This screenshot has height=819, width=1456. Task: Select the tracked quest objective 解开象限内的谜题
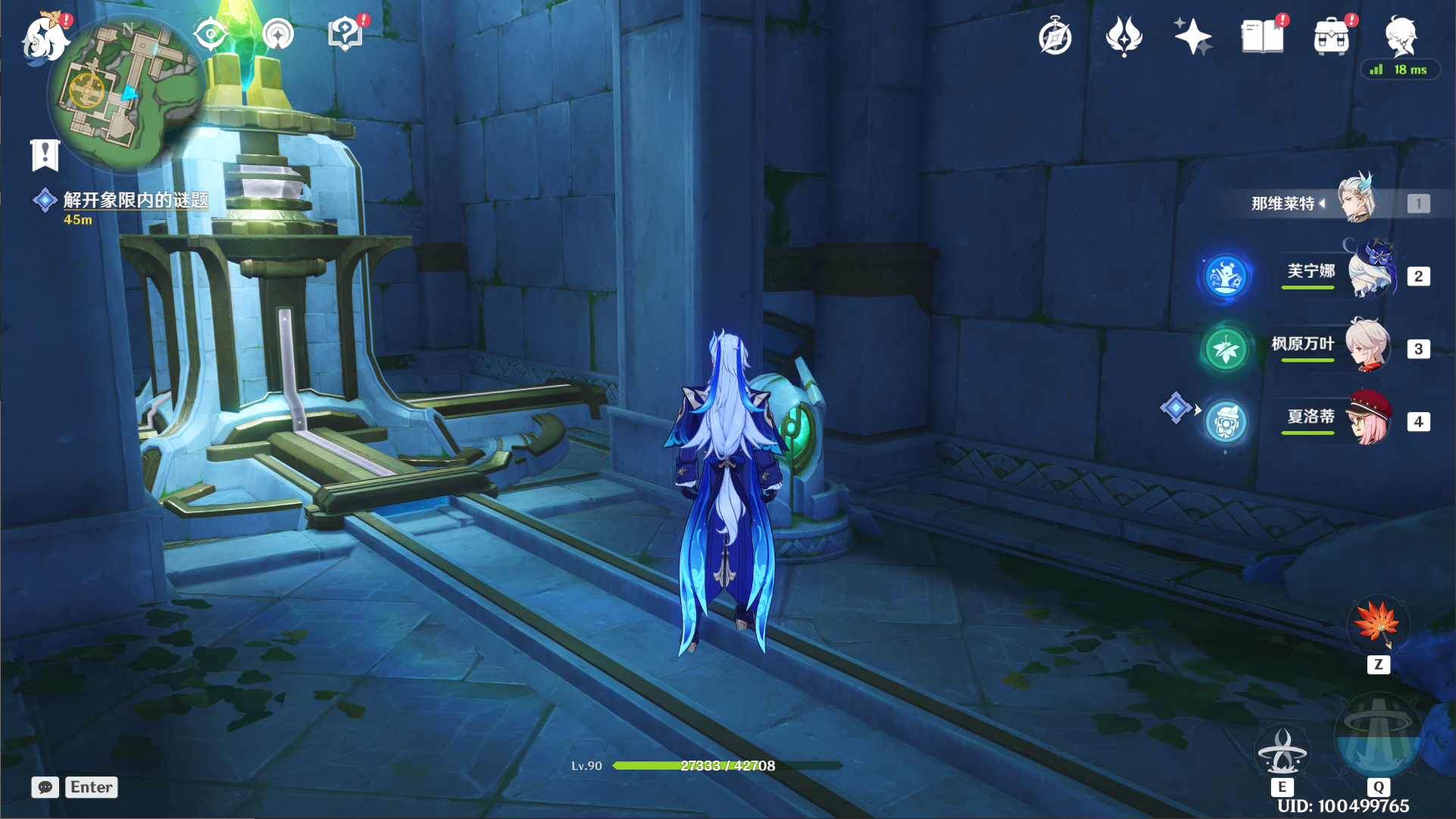pos(135,200)
